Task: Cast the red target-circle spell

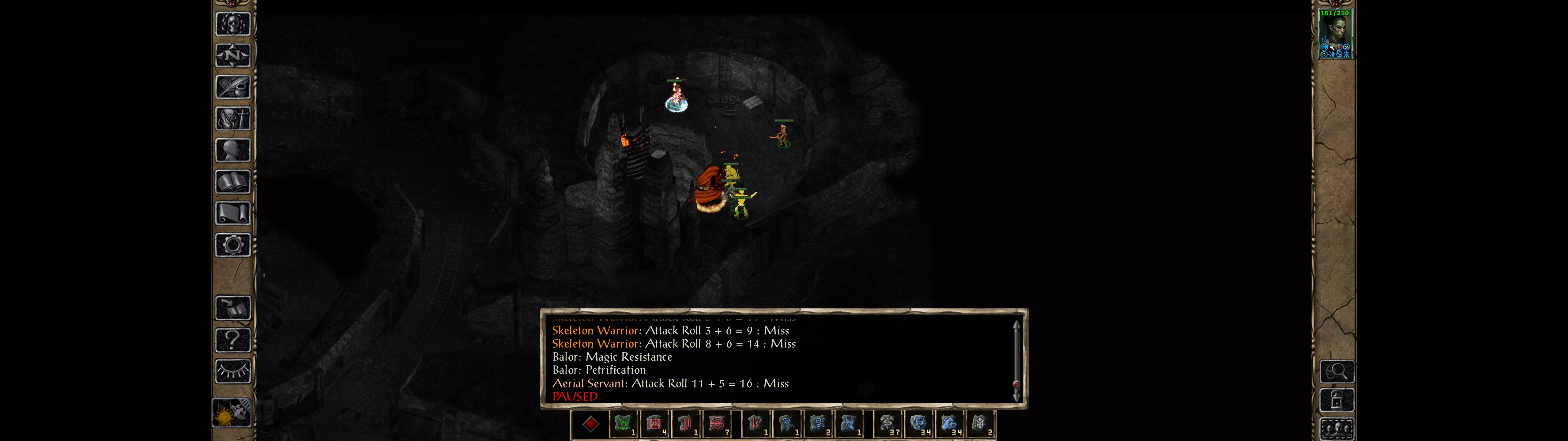Action: (717, 424)
